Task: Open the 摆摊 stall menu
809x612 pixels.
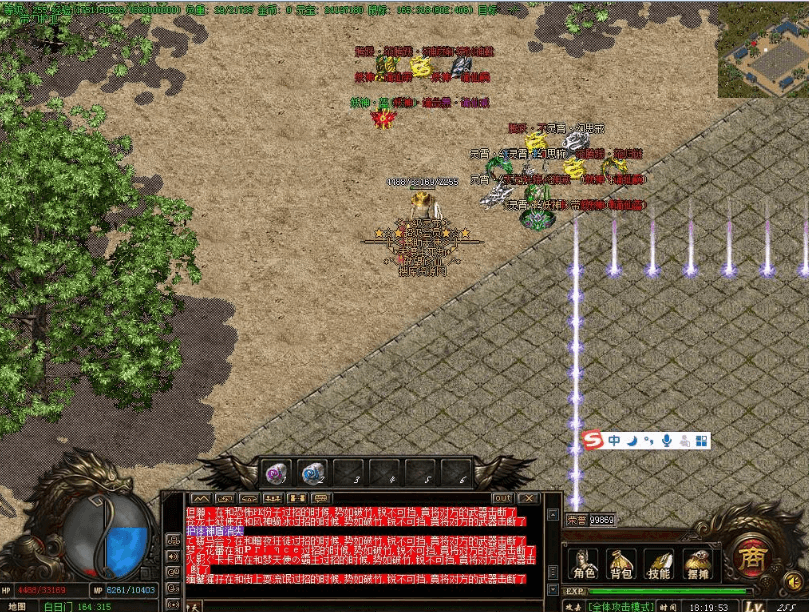Action: click(x=697, y=565)
